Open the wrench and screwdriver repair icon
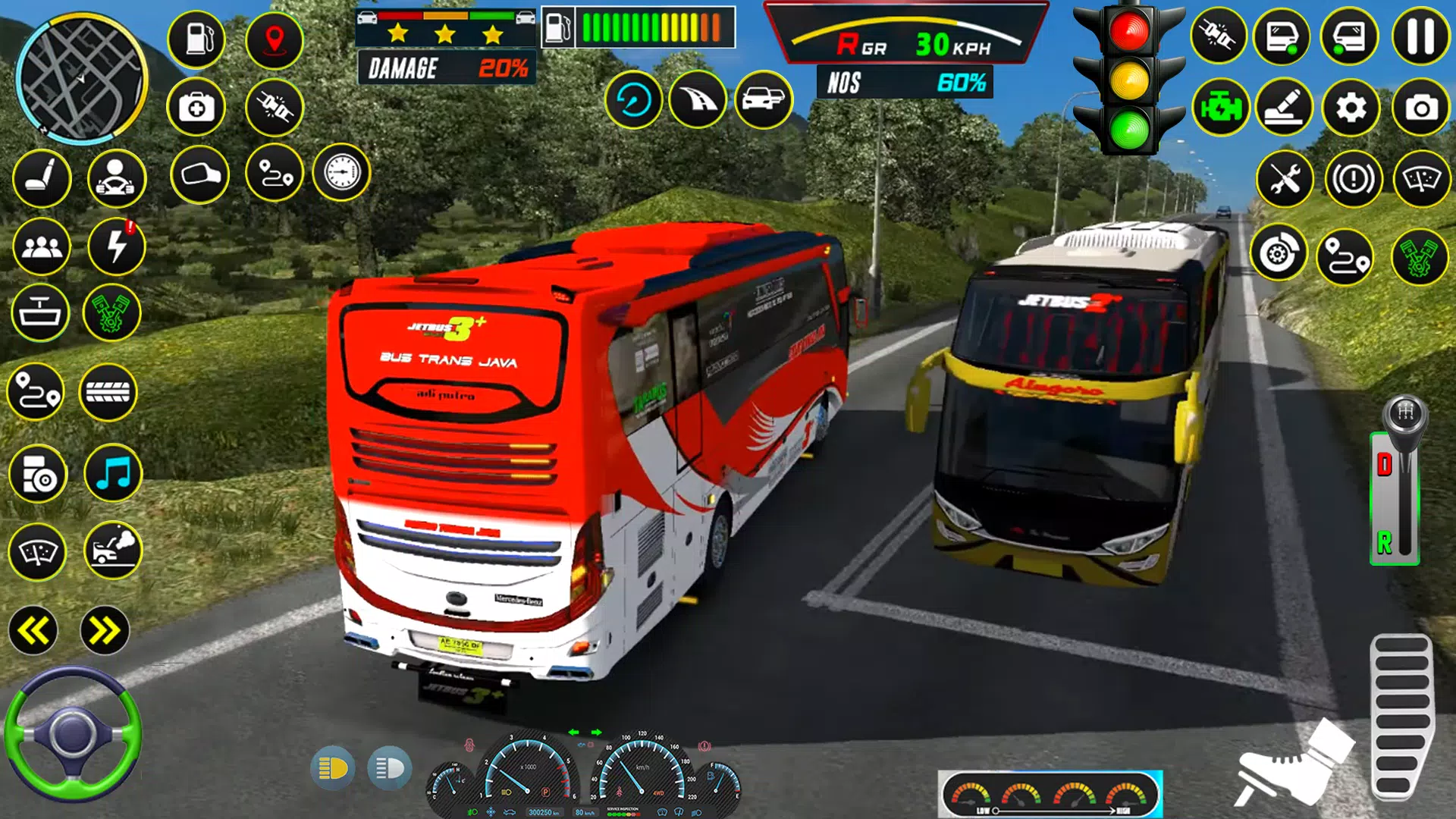The image size is (1456, 819). [x=1285, y=180]
